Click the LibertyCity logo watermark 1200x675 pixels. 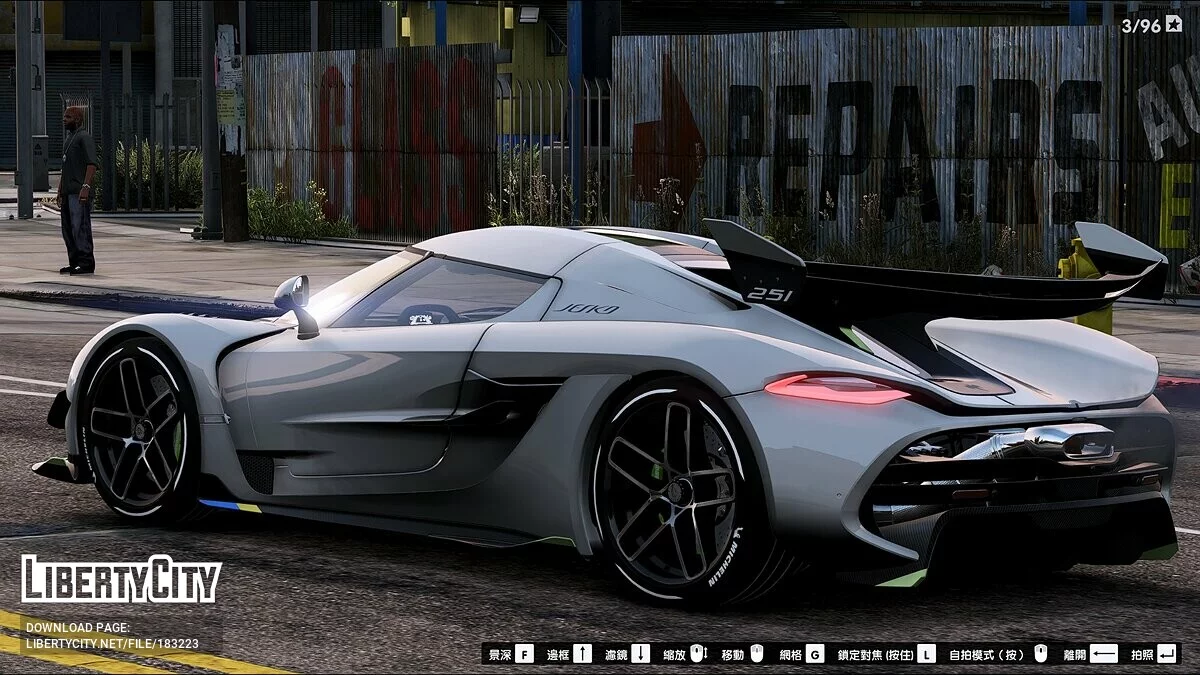(x=121, y=580)
